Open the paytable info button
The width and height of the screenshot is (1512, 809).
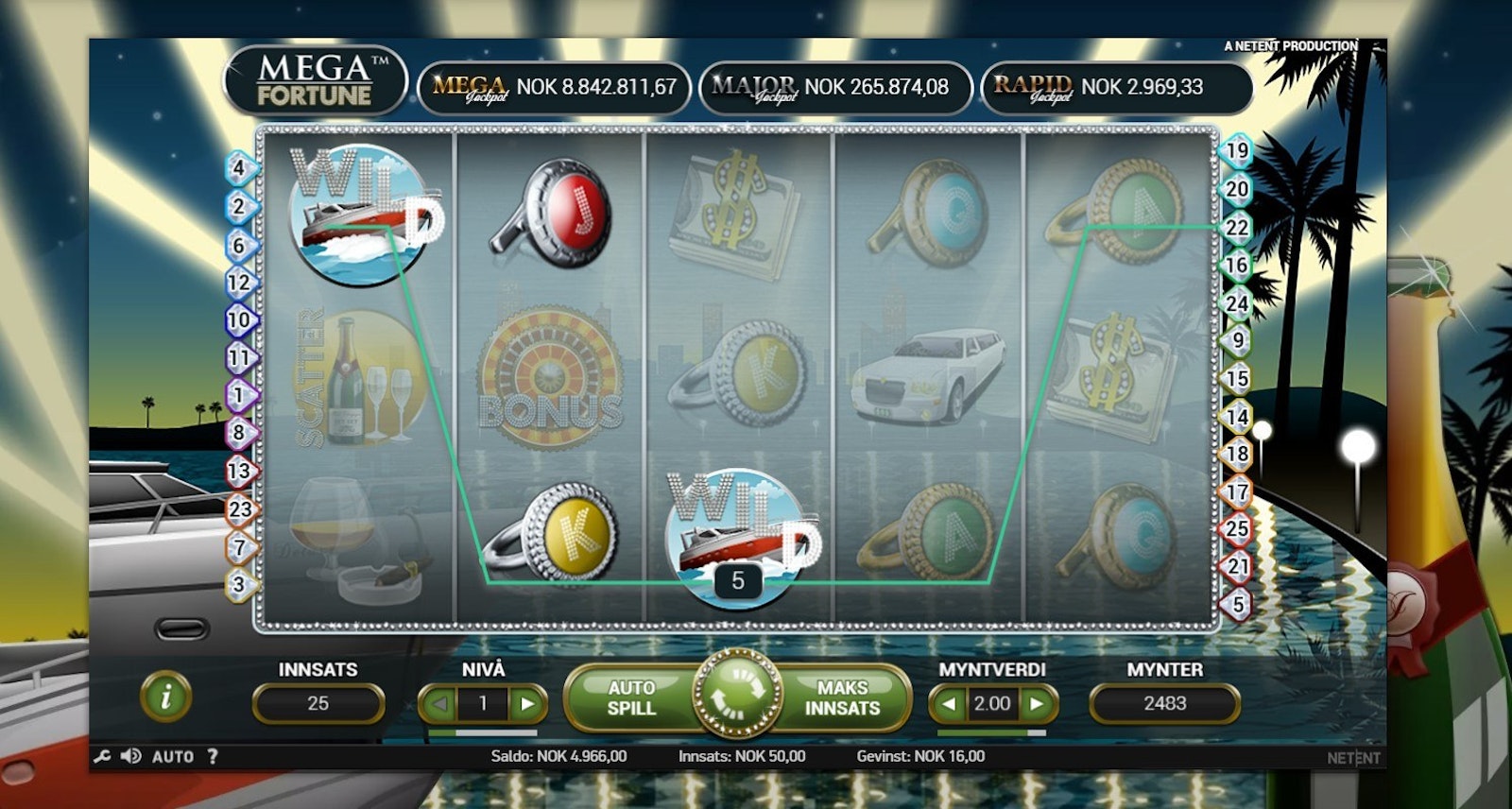tap(166, 697)
